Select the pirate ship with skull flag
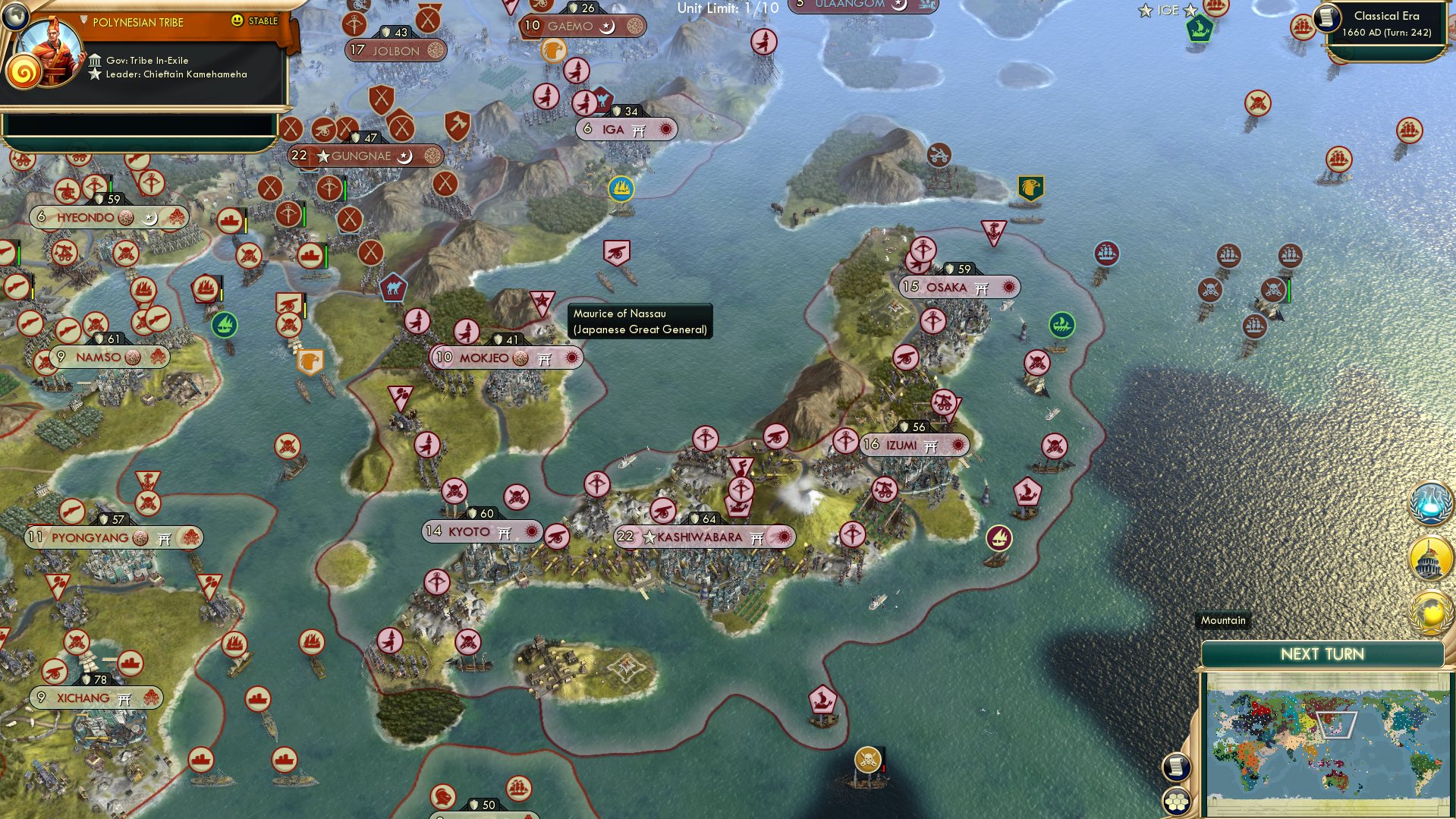Viewport: 1456px width, 819px height. click(867, 759)
